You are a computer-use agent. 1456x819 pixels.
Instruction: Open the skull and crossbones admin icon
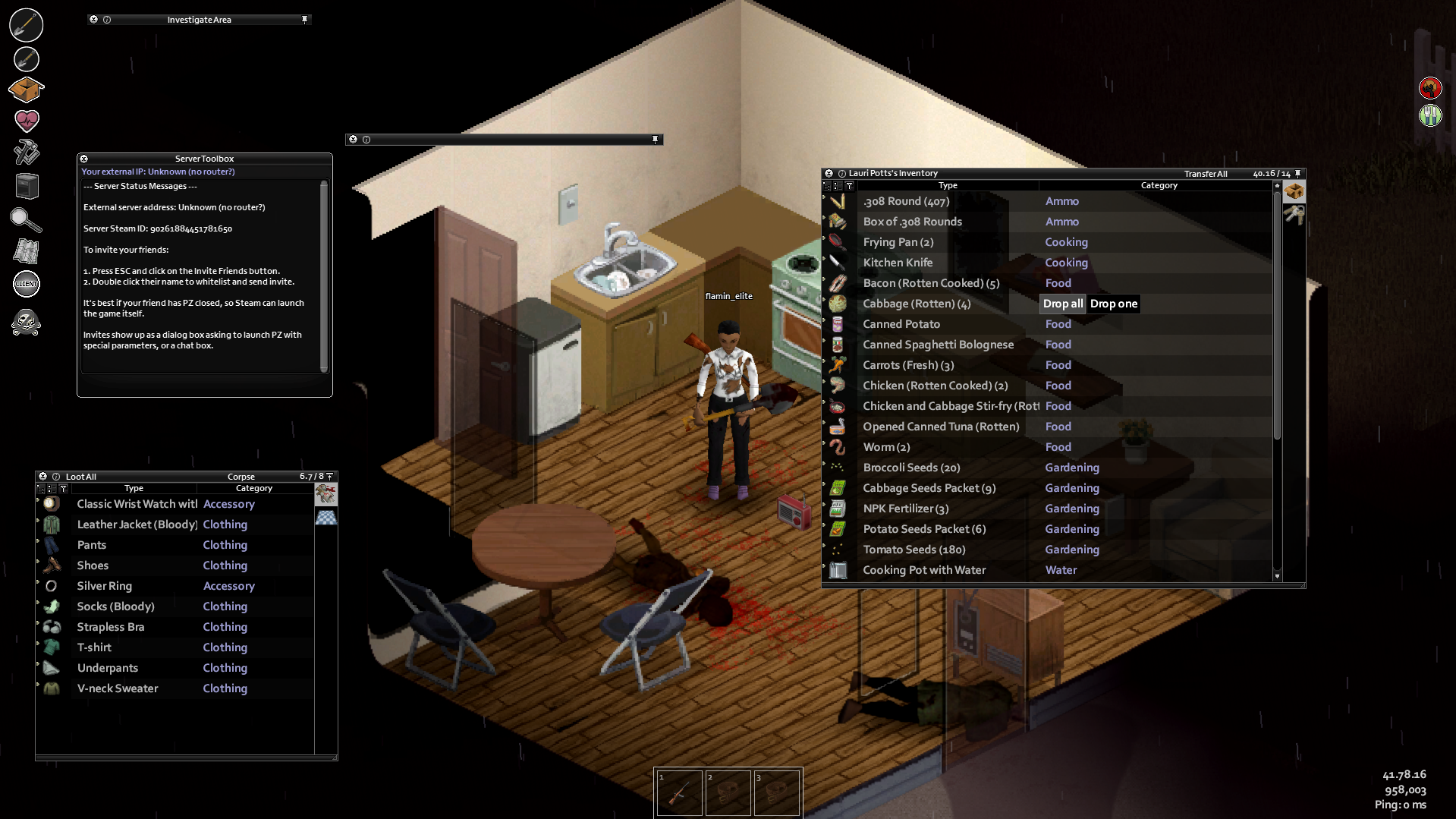pos(27,323)
